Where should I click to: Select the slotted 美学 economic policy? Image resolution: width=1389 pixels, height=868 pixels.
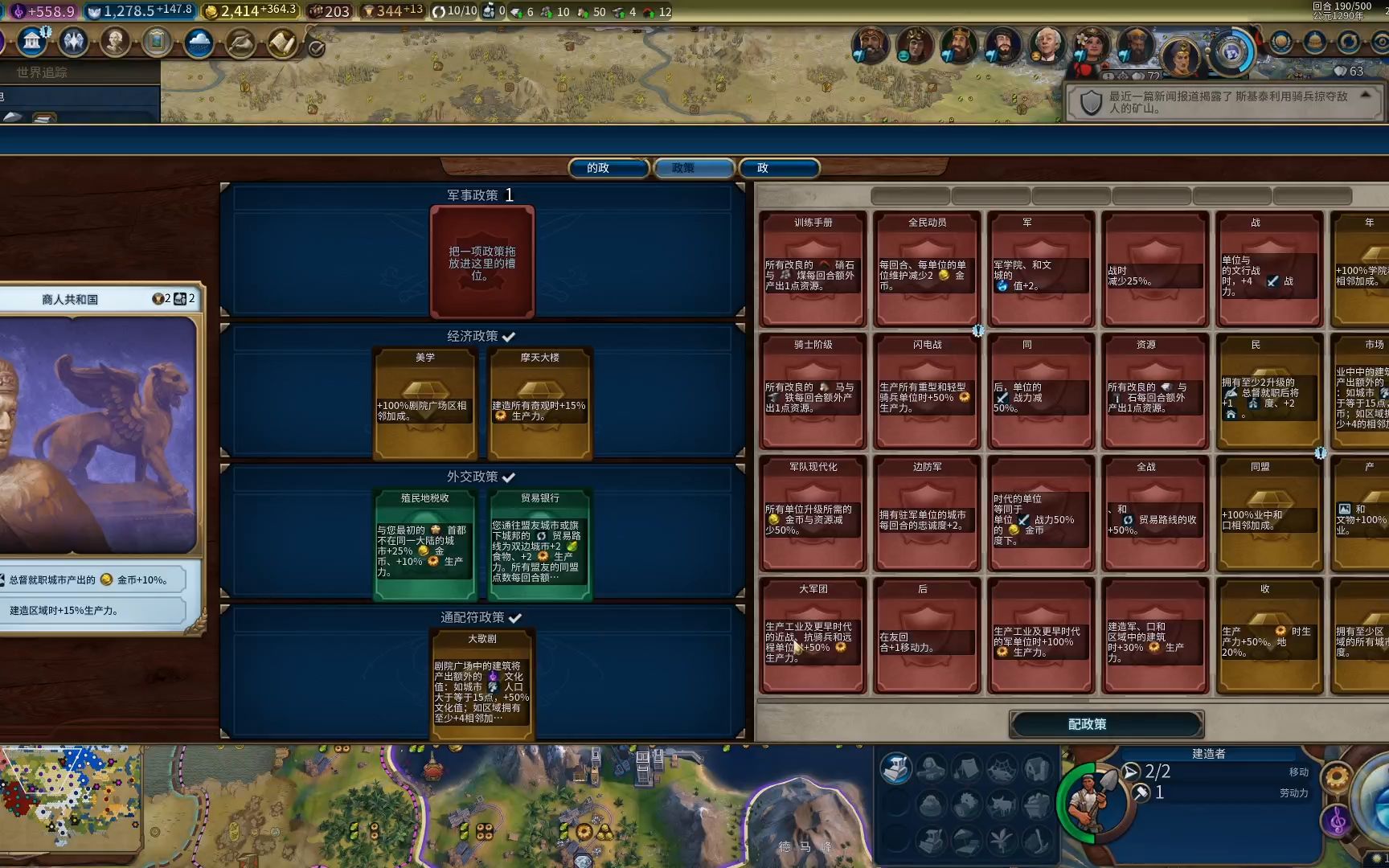[425, 403]
